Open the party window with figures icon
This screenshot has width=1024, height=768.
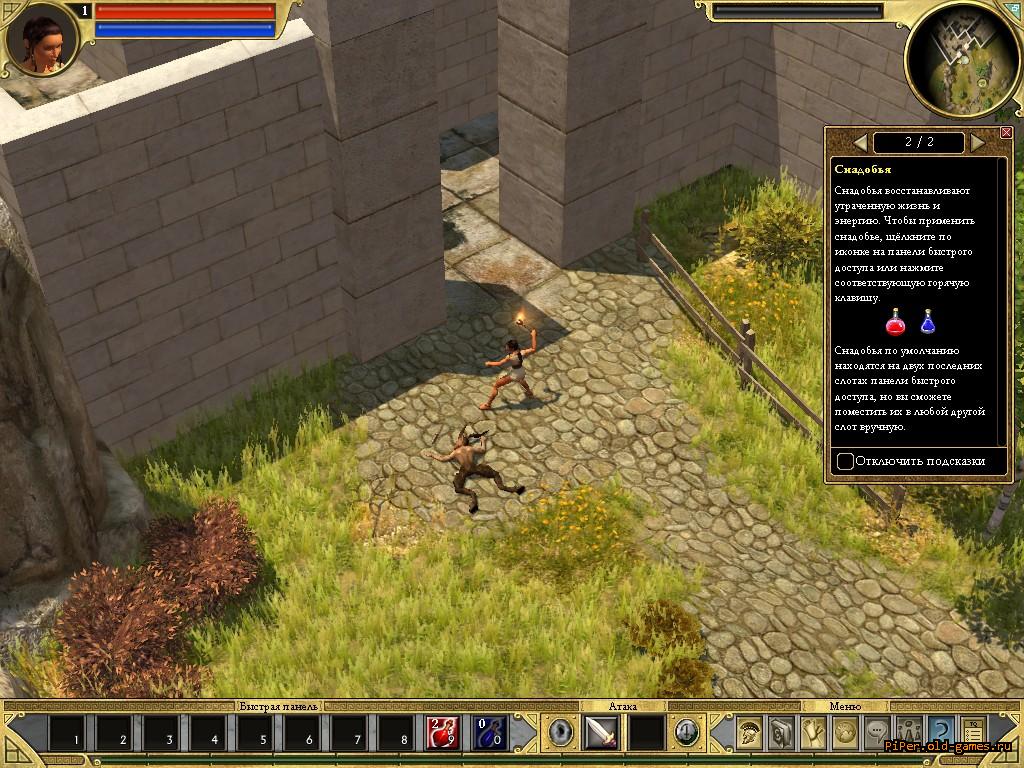tap(909, 733)
